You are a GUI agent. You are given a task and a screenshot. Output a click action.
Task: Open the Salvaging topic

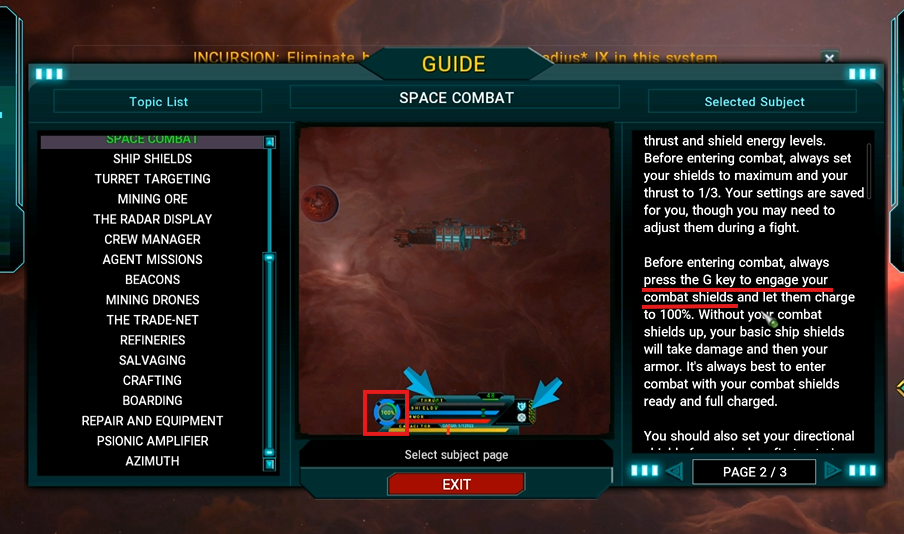pos(152,360)
